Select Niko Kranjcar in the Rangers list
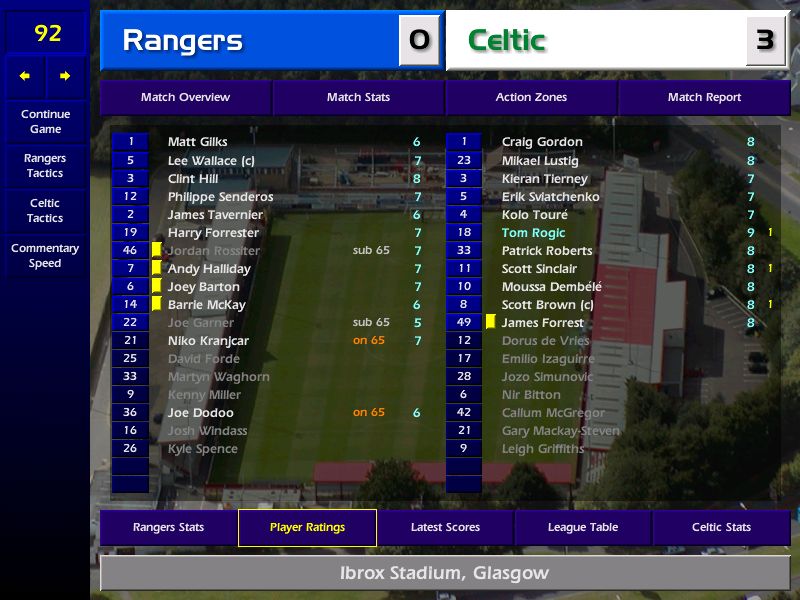This screenshot has height=600, width=800. [x=208, y=341]
